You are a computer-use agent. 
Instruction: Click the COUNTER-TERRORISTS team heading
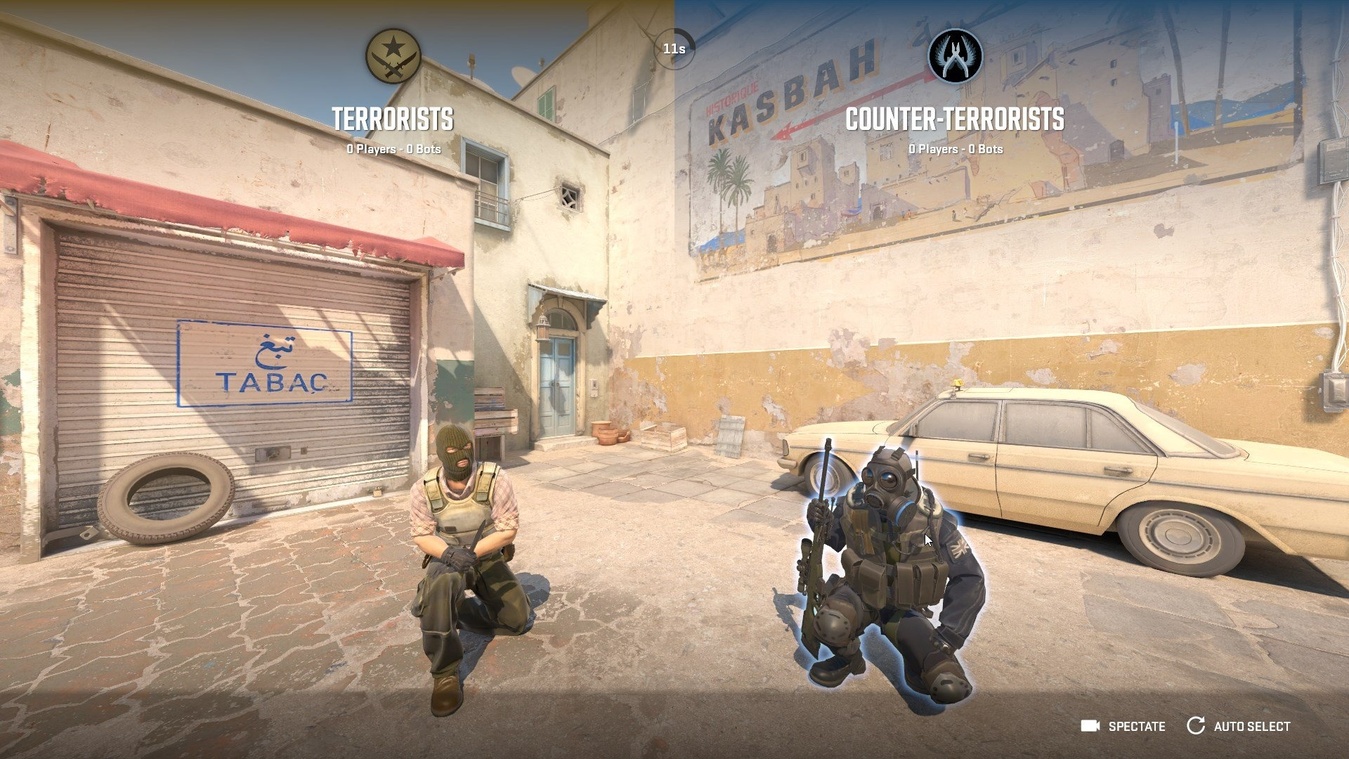click(955, 117)
